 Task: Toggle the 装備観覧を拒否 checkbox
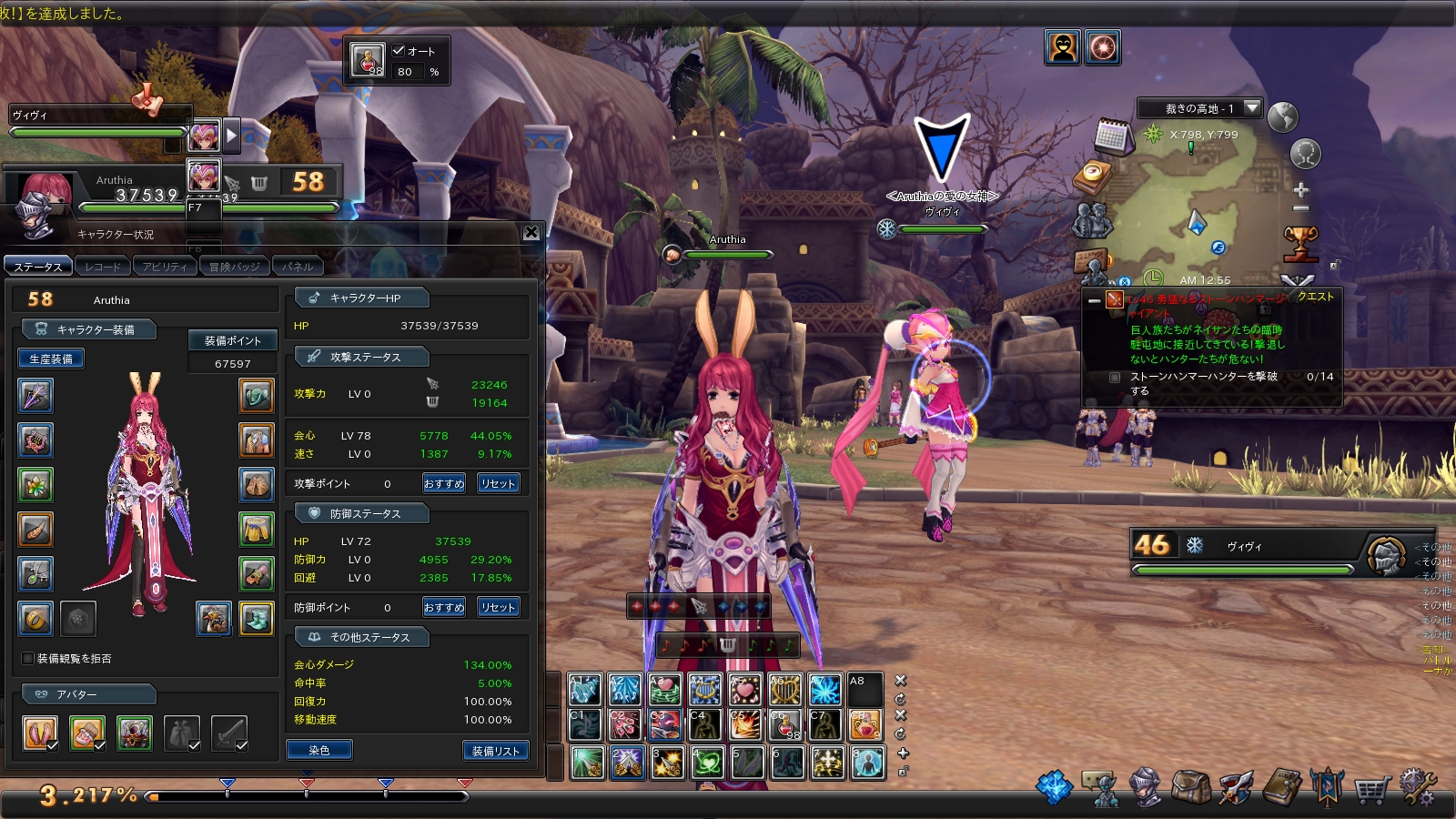(27, 658)
